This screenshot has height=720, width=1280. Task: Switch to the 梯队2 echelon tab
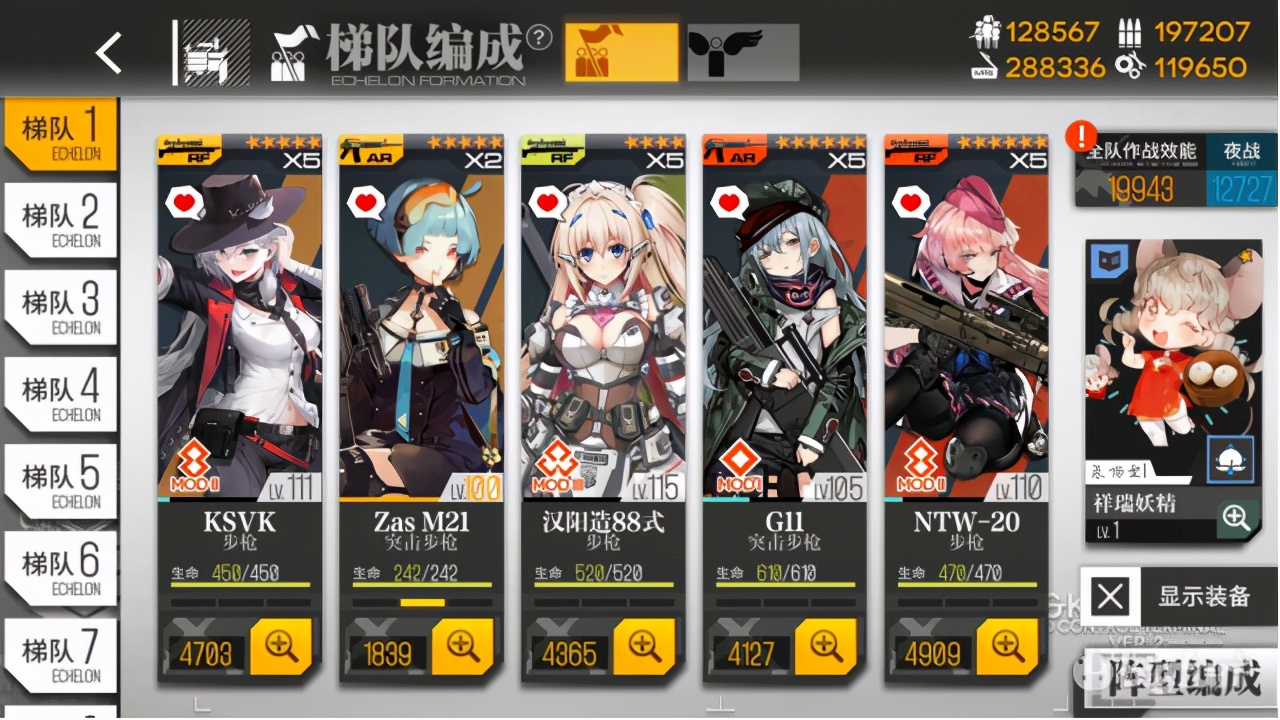(x=60, y=219)
